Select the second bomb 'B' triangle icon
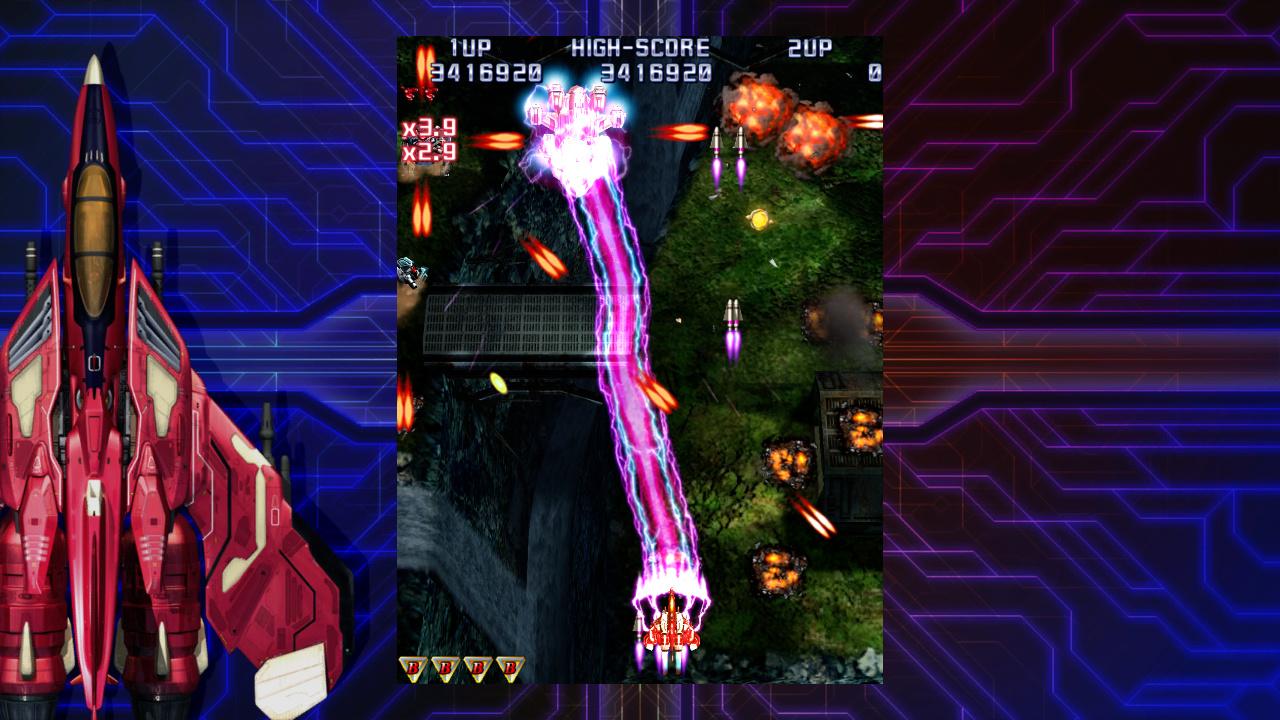 pyautogui.click(x=446, y=667)
